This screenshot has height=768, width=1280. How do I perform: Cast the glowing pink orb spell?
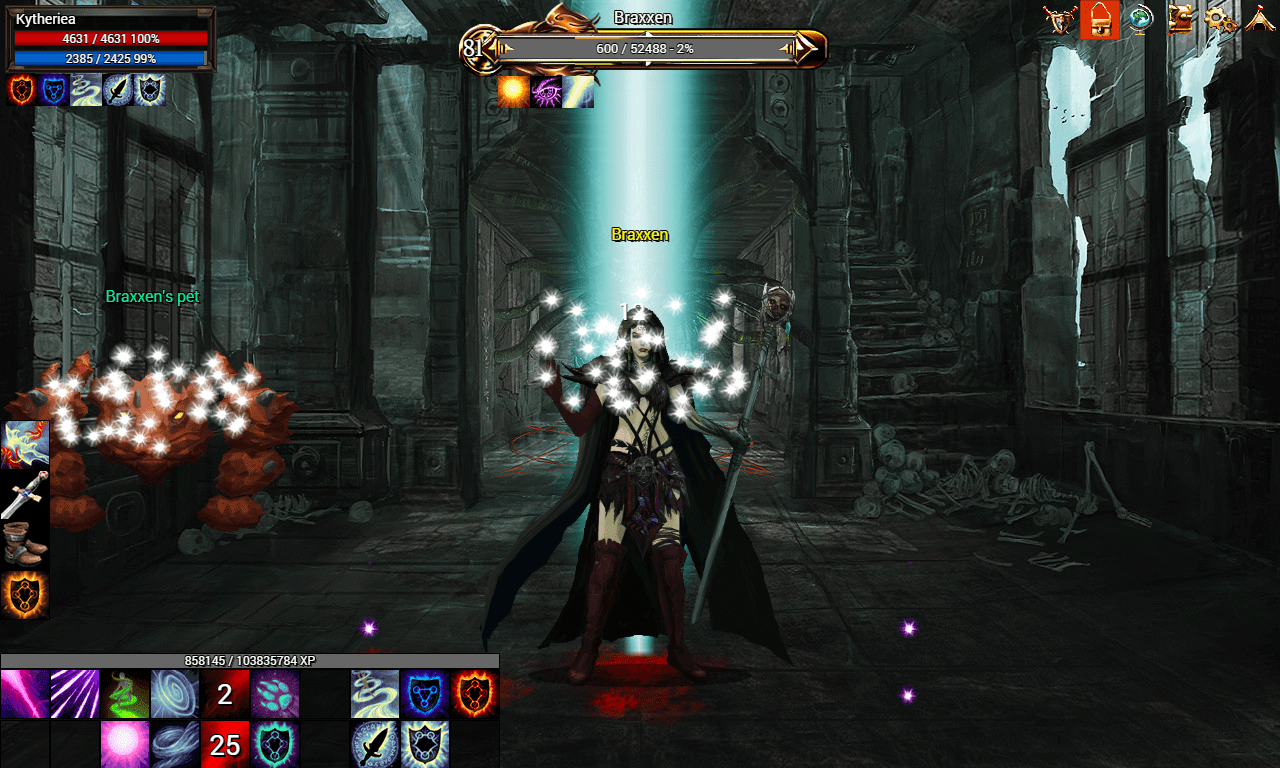125,744
